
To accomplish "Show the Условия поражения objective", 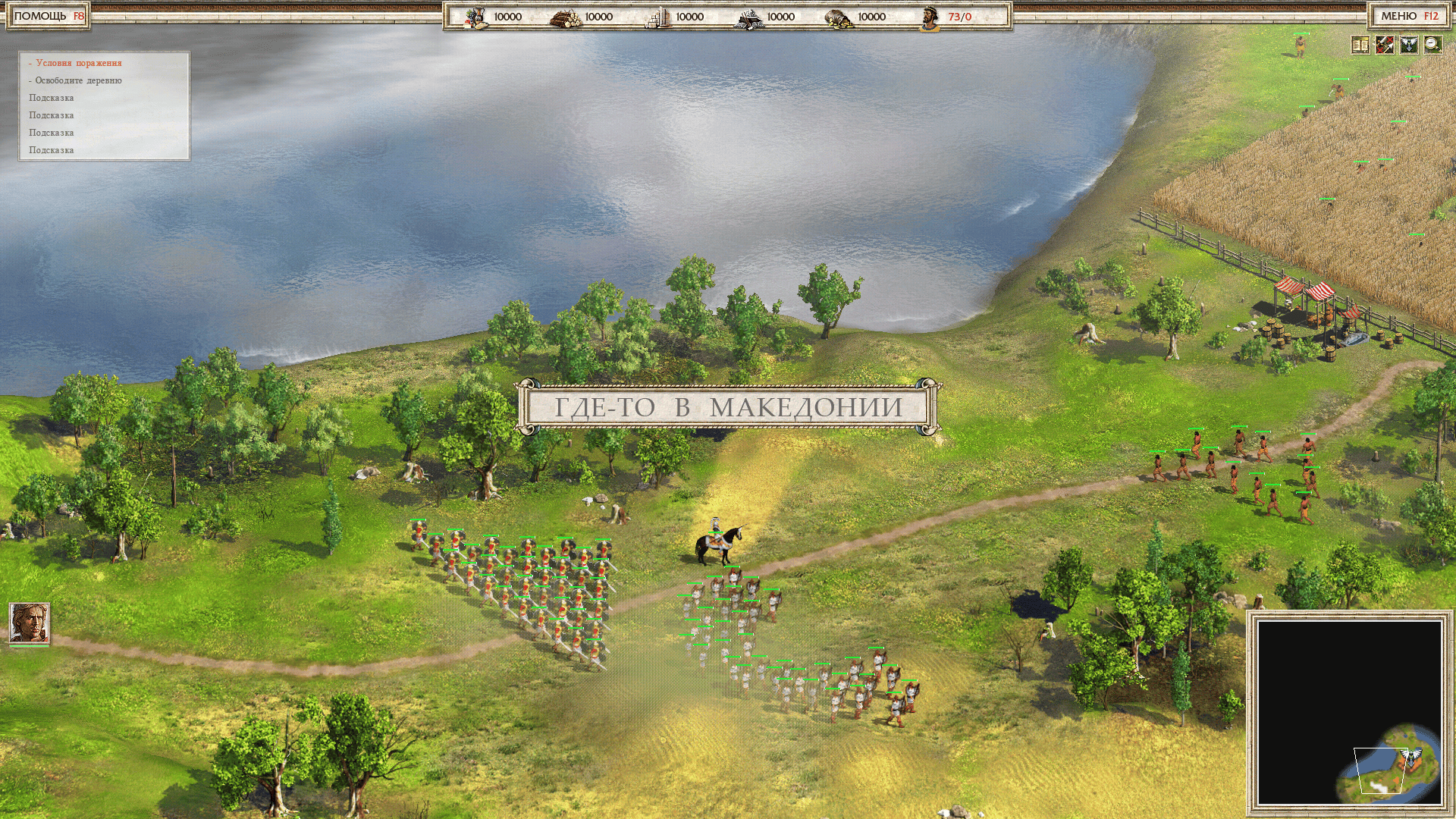I will (x=78, y=63).
